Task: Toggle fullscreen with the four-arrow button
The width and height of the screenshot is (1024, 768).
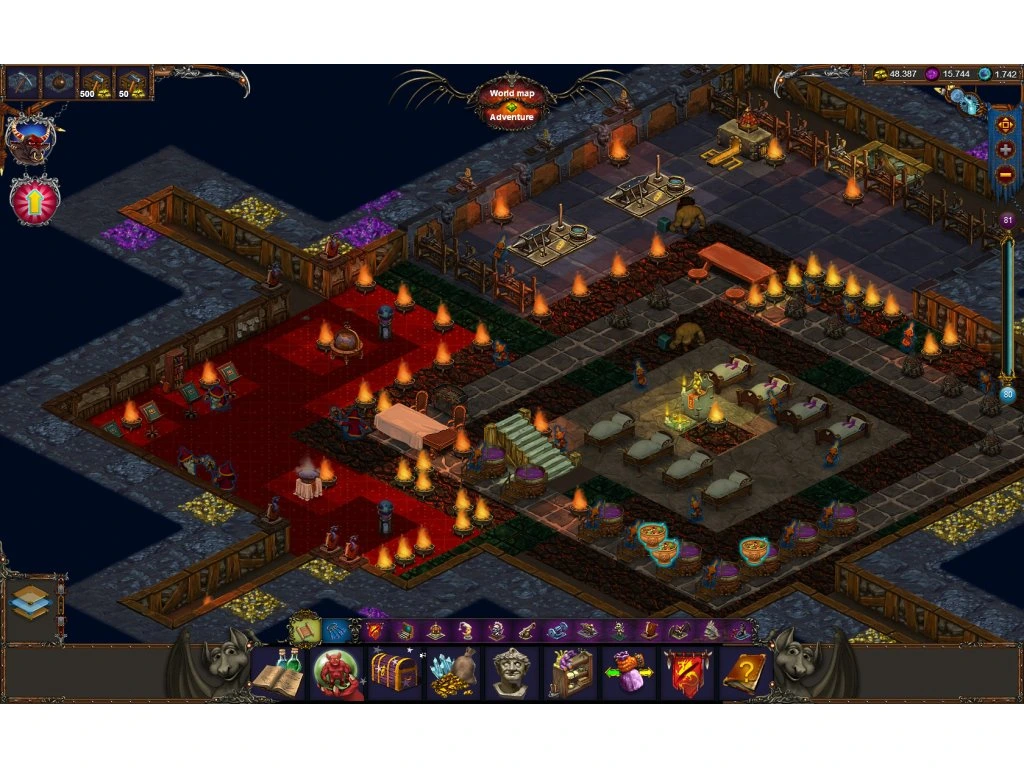Action: 1005,123
